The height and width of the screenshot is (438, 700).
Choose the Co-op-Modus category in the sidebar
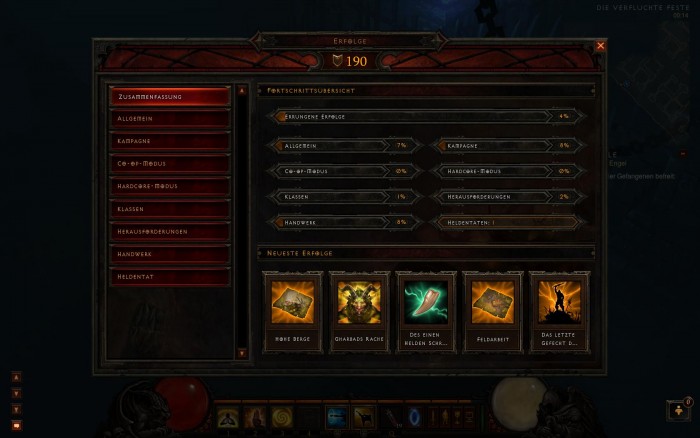click(170, 164)
